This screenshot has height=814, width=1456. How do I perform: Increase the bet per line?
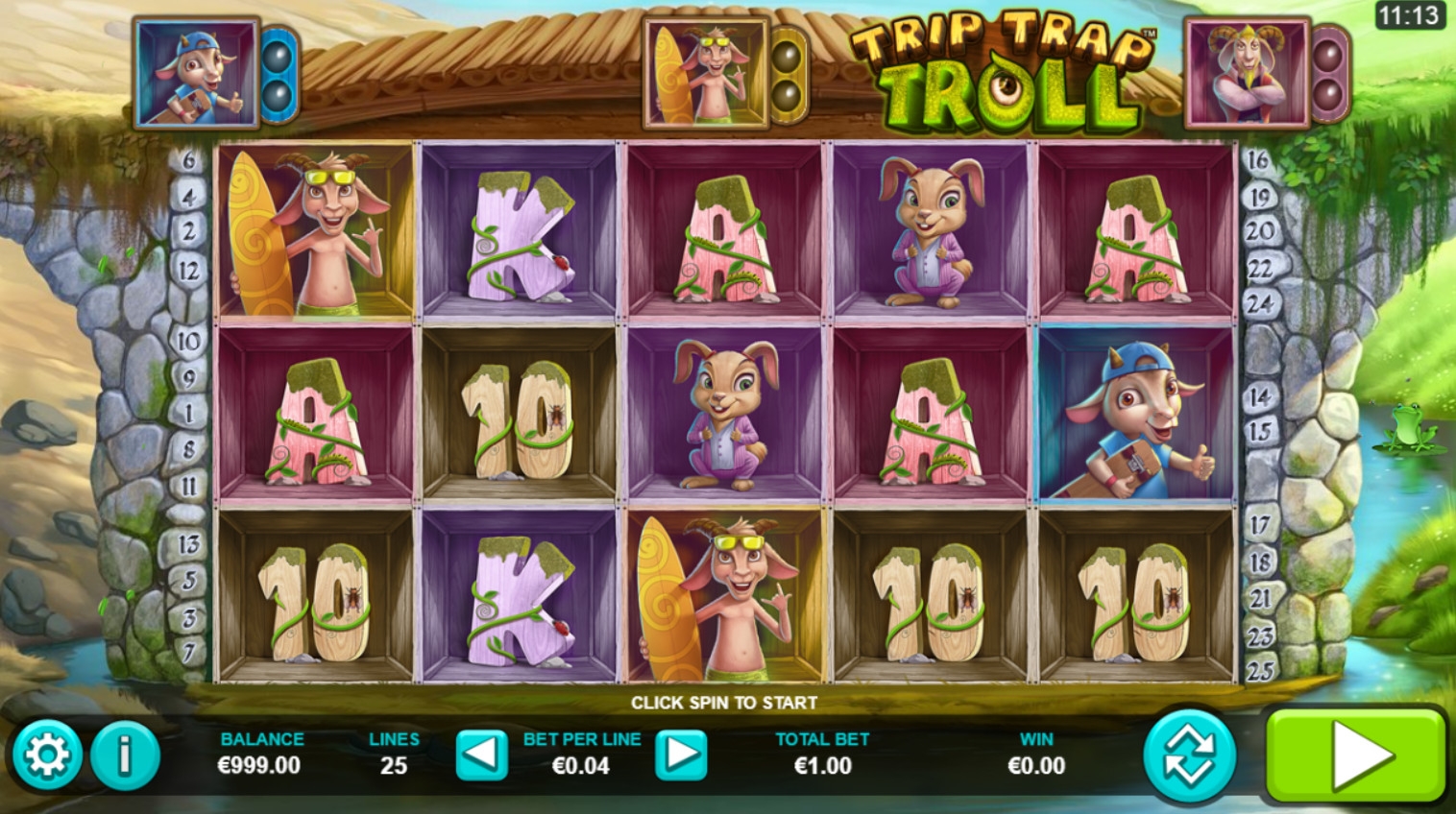point(681,754)
